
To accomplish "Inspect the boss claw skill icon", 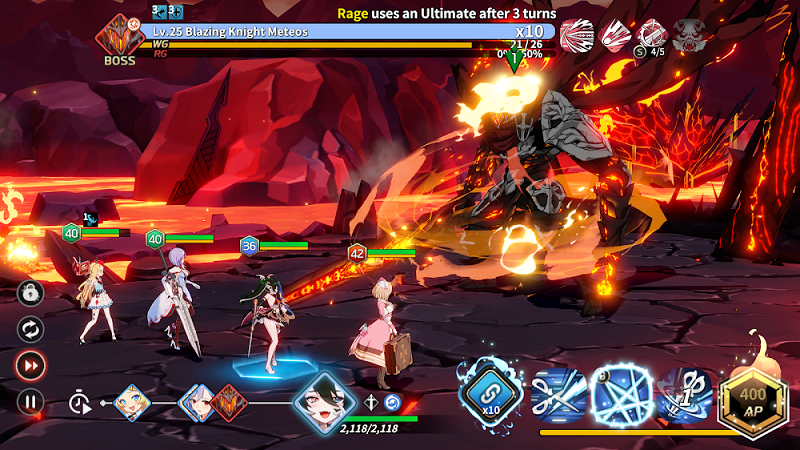I will pos(577,35).
